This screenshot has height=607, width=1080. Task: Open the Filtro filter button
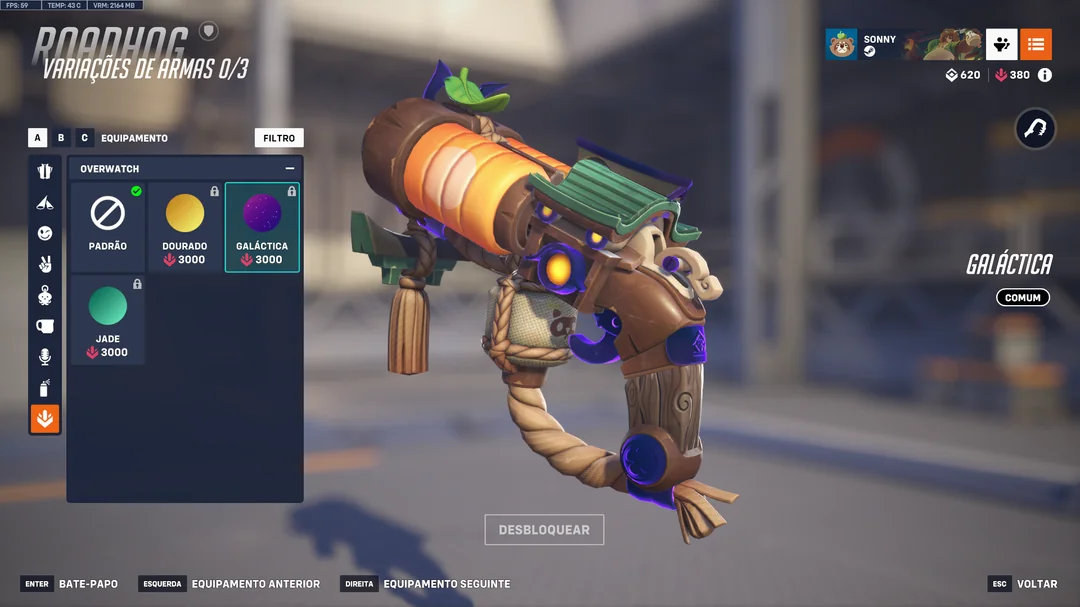pos(279,138)
